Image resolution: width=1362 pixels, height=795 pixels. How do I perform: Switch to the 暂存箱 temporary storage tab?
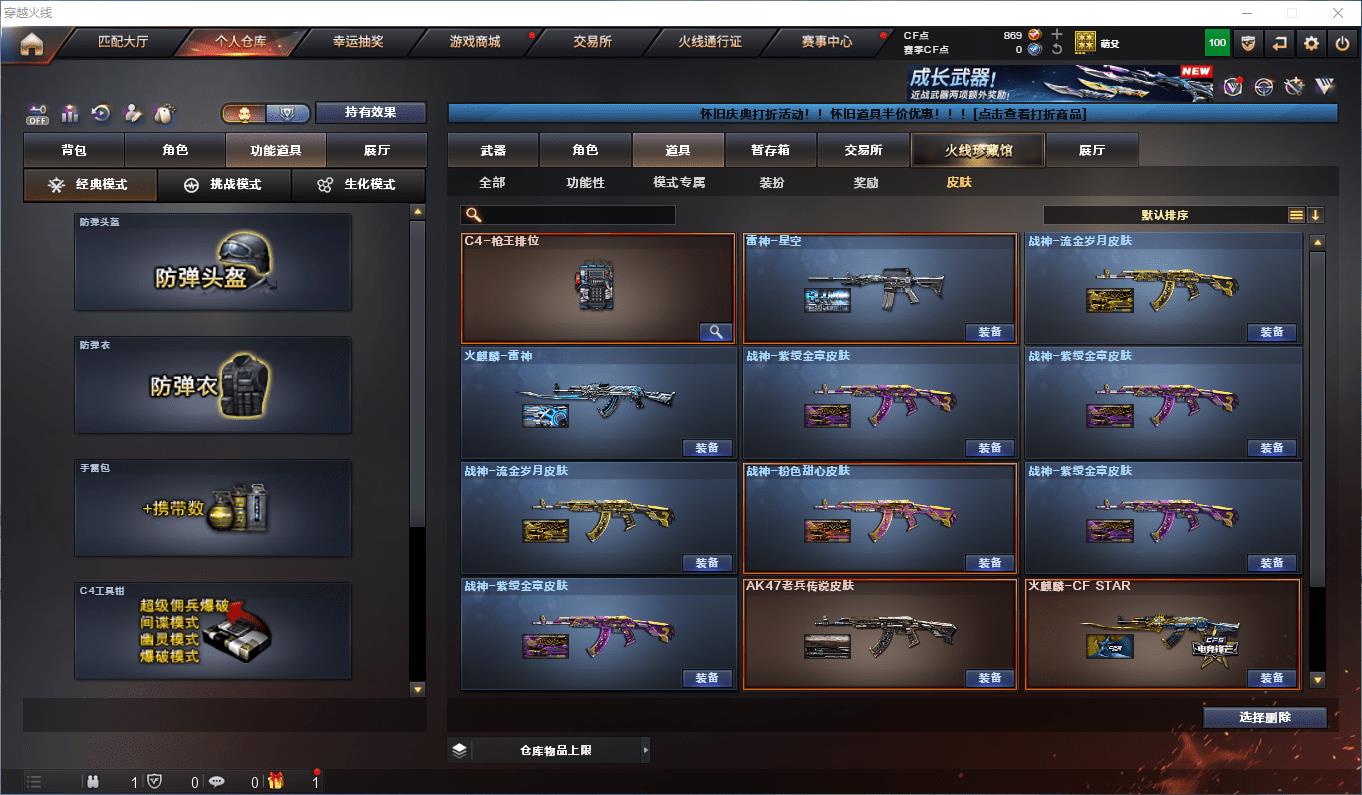[770, 150]
